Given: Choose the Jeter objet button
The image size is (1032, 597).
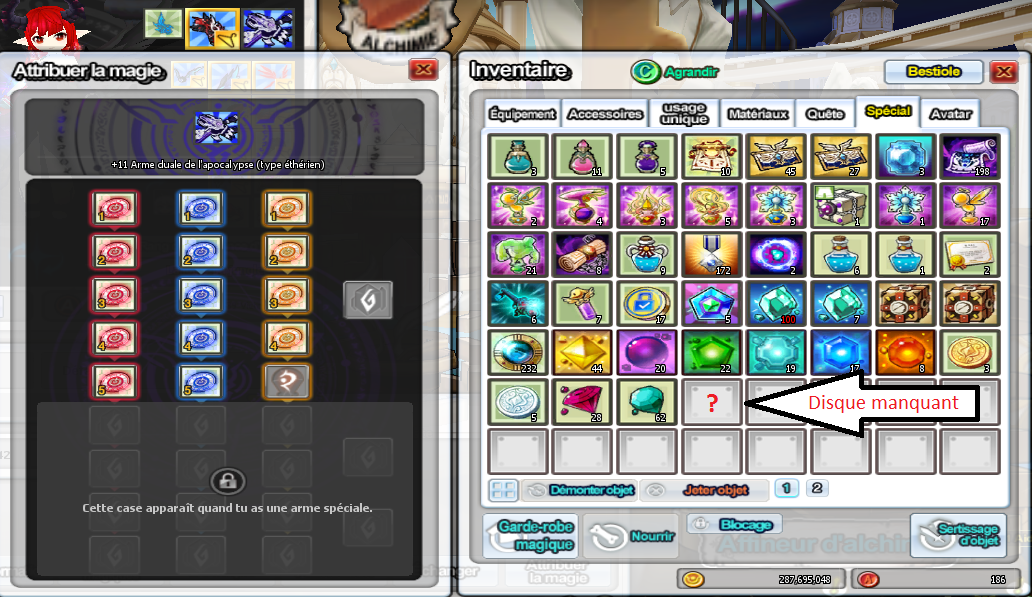Looking at the screenshot, I should (x=704, y=490).
